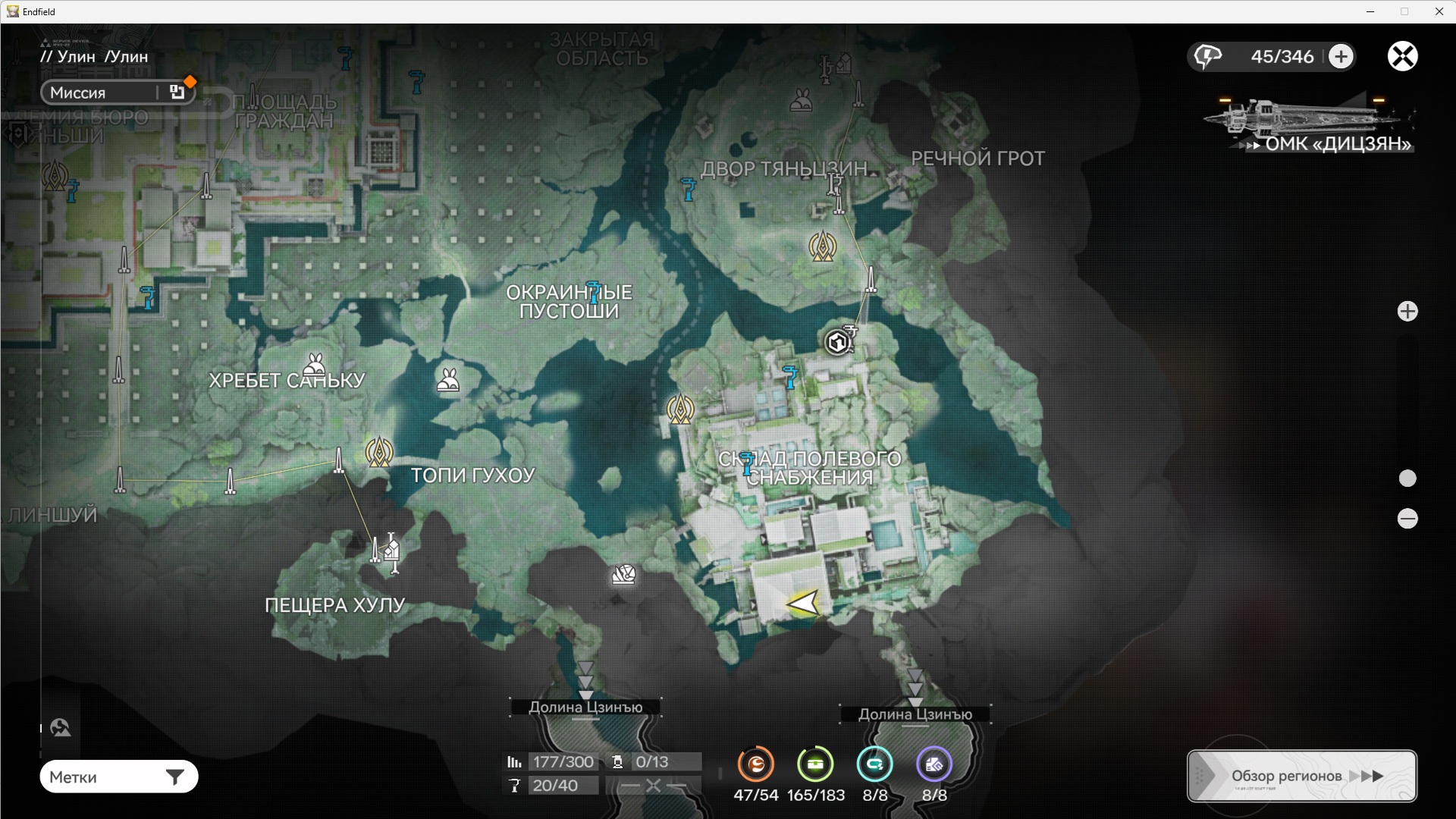Image resolution: width=1456 pixels, height=819 pixels.
Task: Click the globe icon above Метки
Action: coord(61,728)
